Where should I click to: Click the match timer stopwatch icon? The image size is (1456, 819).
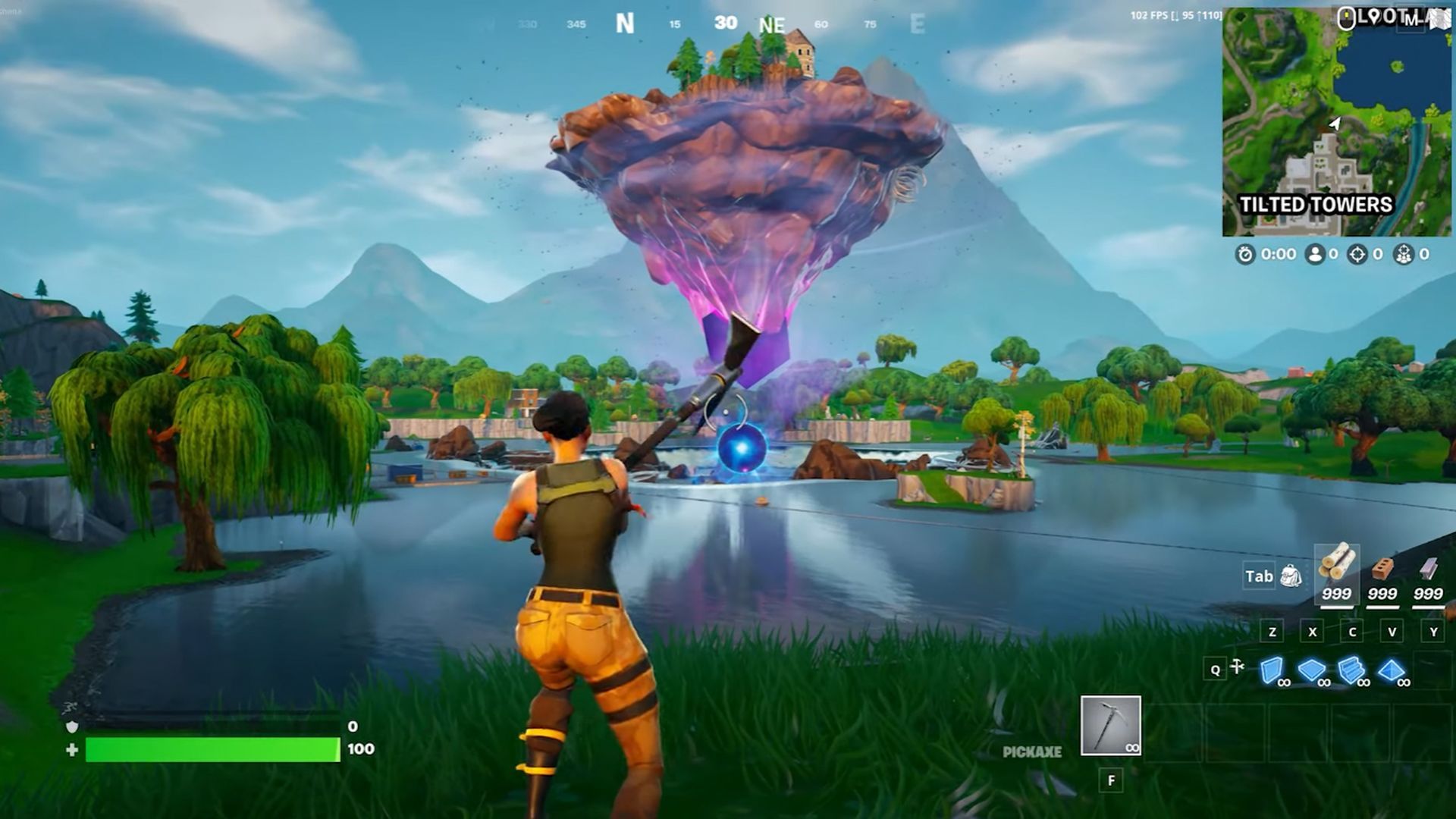pos(1244,254)
